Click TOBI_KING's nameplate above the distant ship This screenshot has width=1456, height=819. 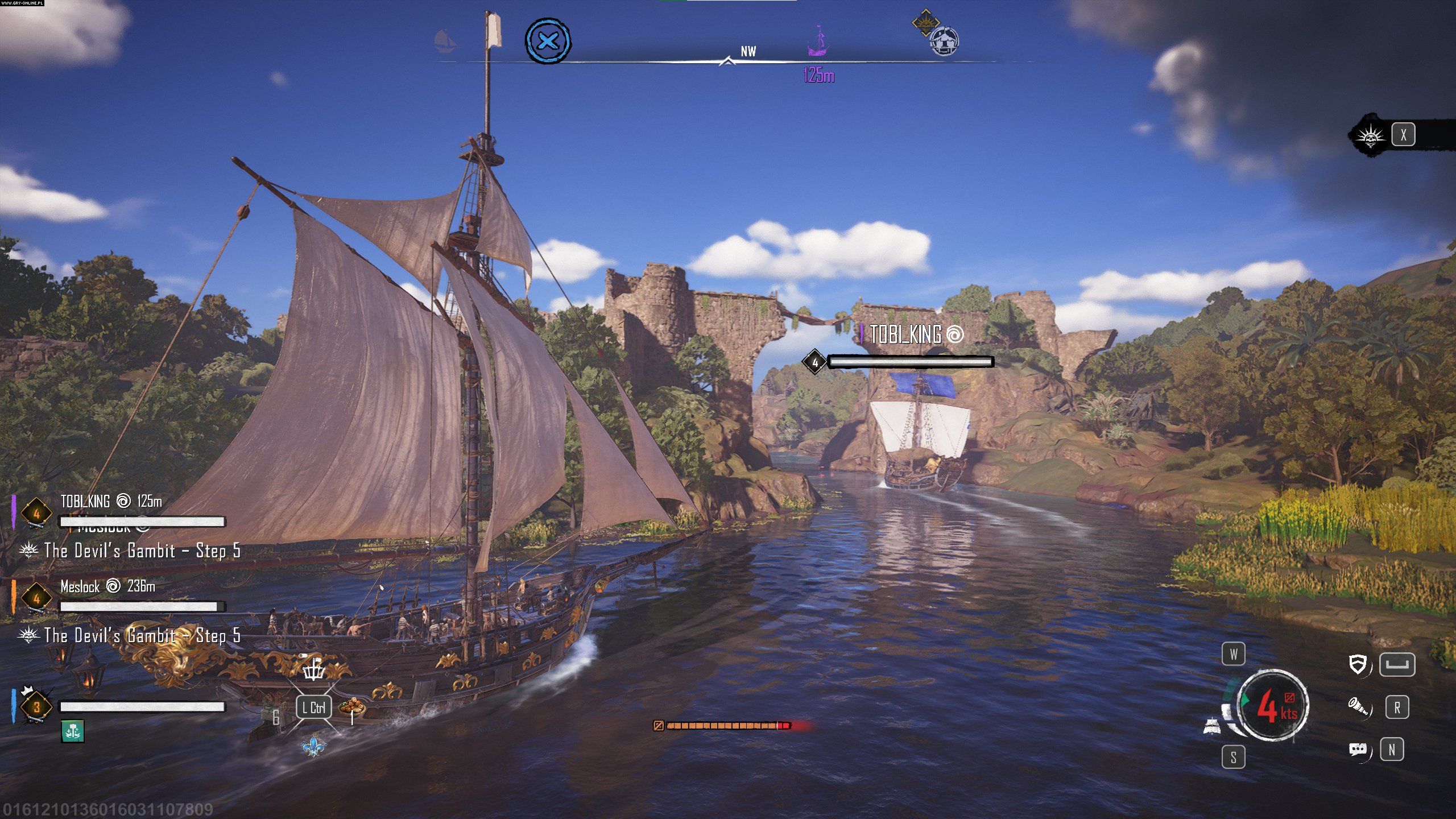905,334
